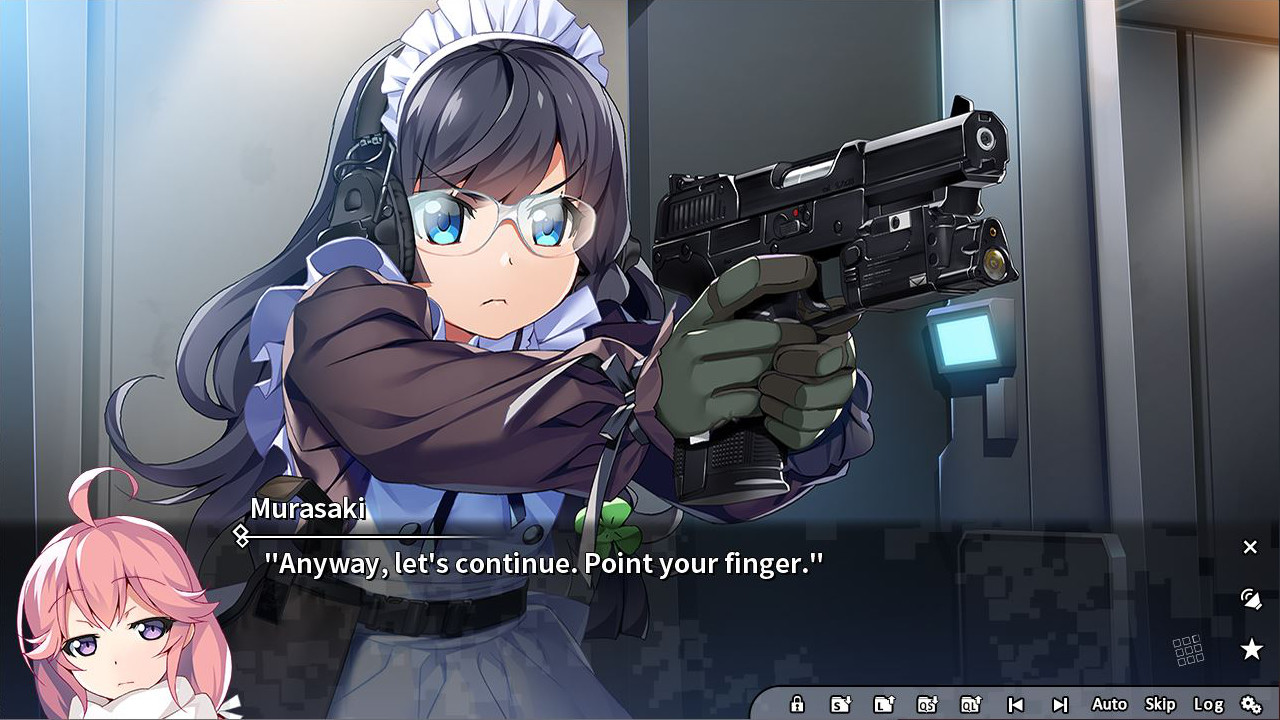Viewport: 1280px width, 720px height.
Task: Click the diamond marker beside the dialogue line
Action: coord(240,535)
